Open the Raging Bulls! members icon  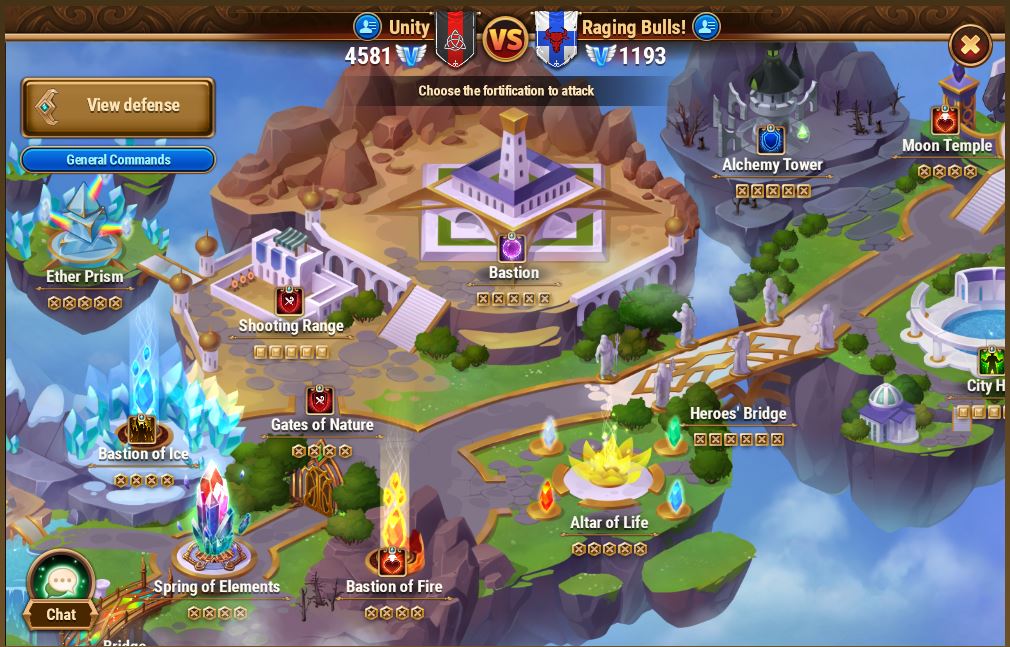pos(706,26)
